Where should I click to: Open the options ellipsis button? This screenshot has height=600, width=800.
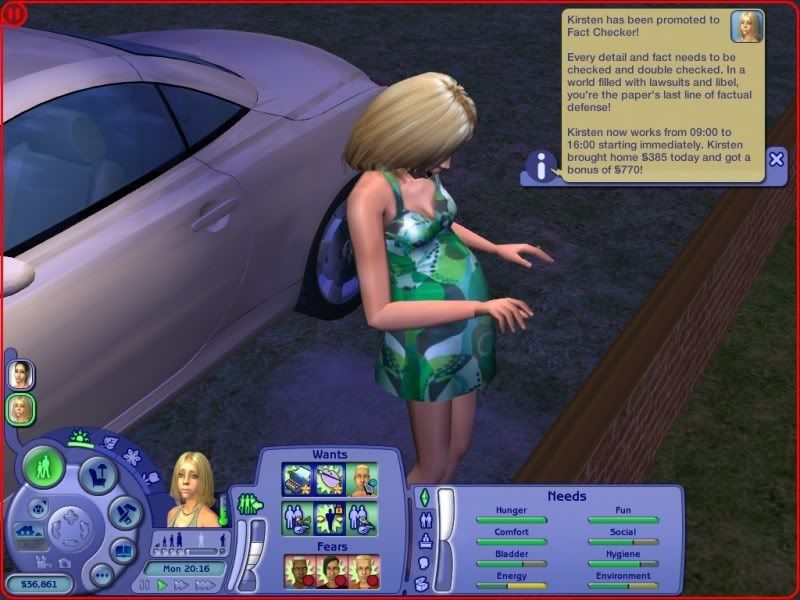click(x=101, y=574)
